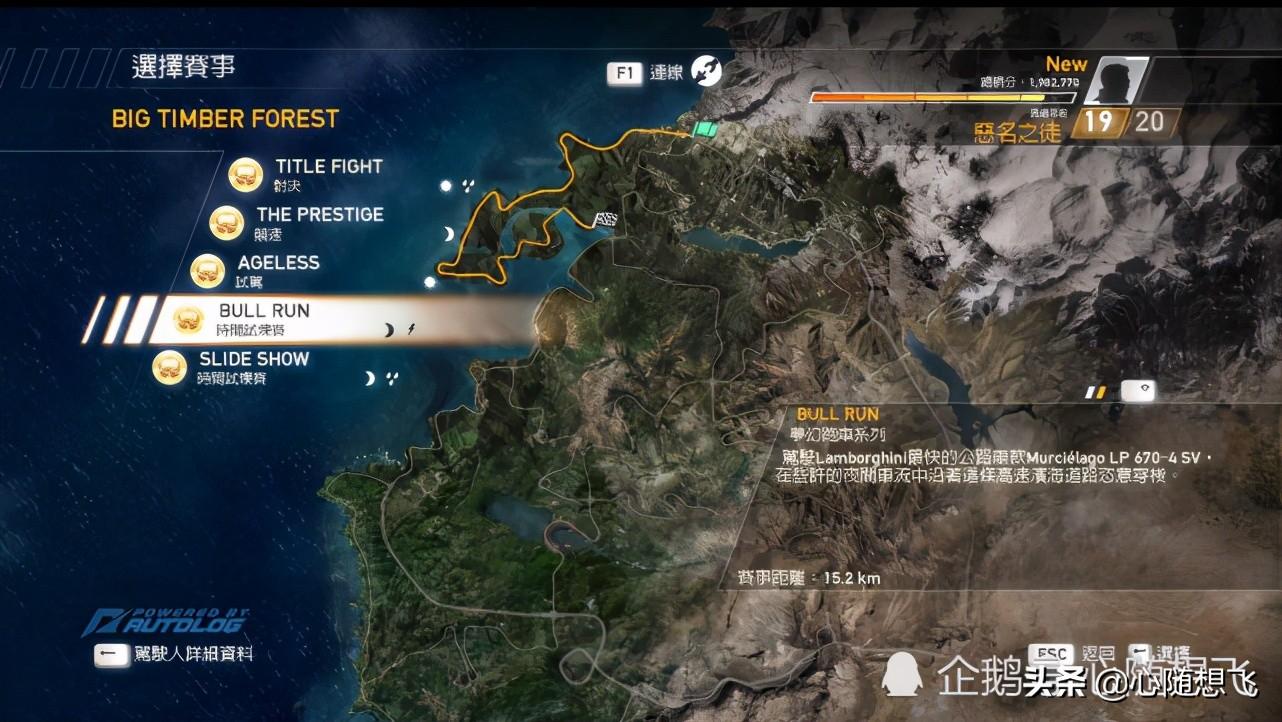Viewport: 1282px width, 722px height.
Task: Select the TITLE FIGHT event
Action: pyautogui.click(x=328, y=168)
